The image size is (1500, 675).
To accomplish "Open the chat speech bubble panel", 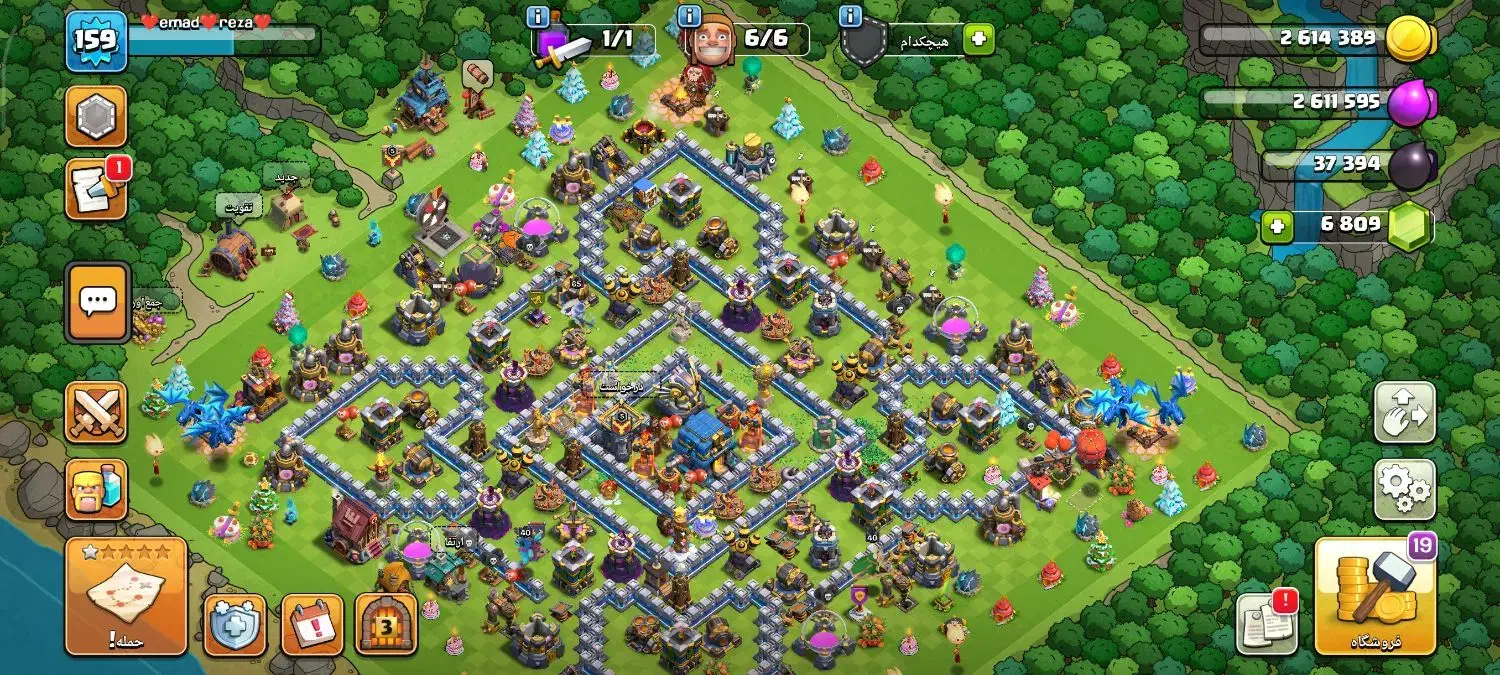I will (97, 302).
